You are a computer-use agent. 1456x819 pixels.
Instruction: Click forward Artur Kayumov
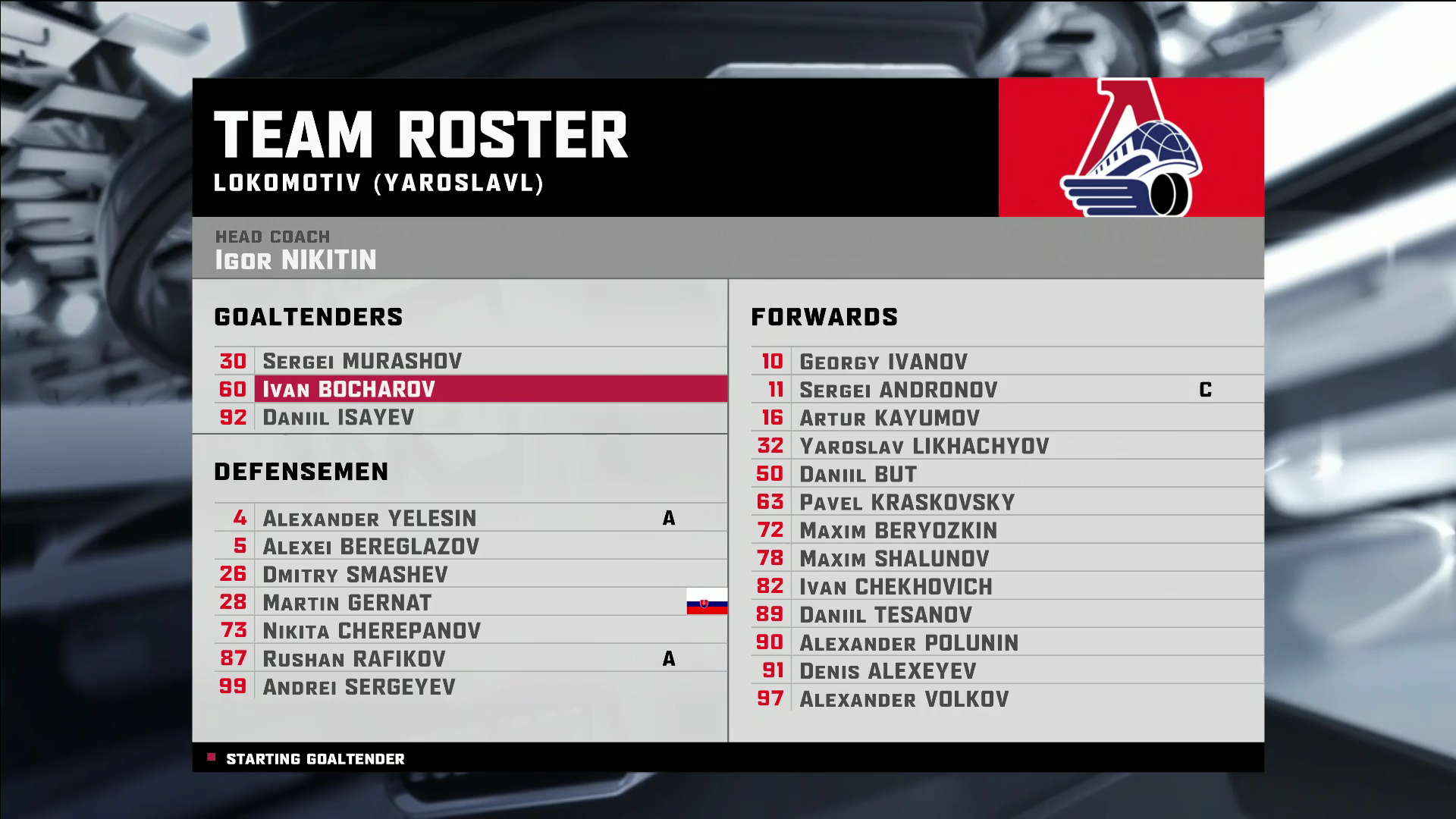point(890,418)
